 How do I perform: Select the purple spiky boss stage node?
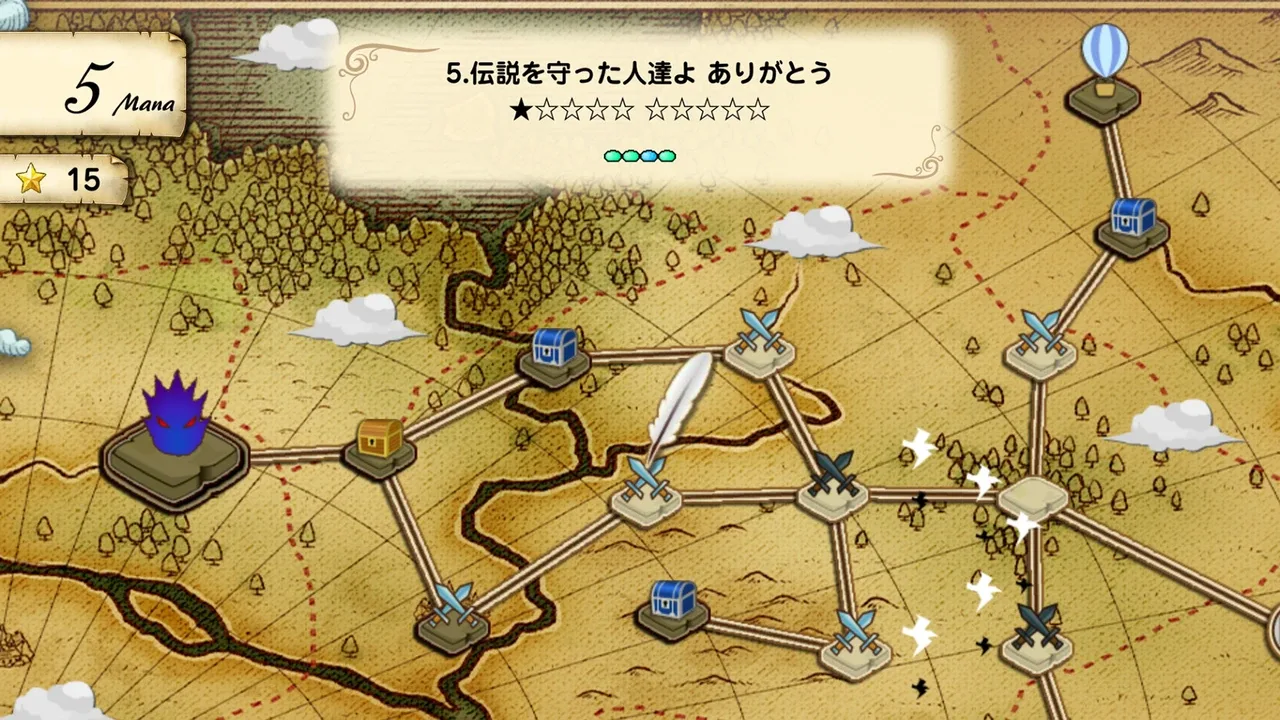[x=175, y=440]
